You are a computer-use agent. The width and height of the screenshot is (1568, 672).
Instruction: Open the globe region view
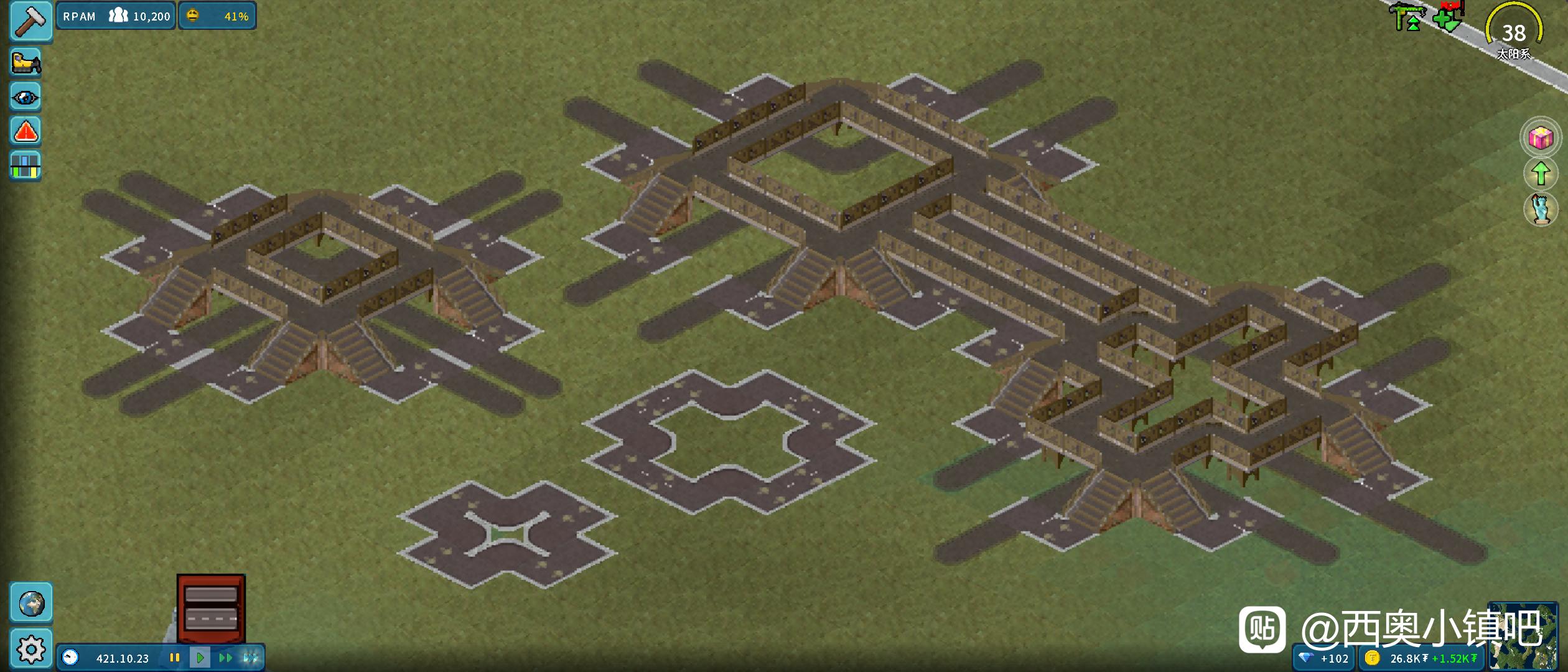click(30, 603)
